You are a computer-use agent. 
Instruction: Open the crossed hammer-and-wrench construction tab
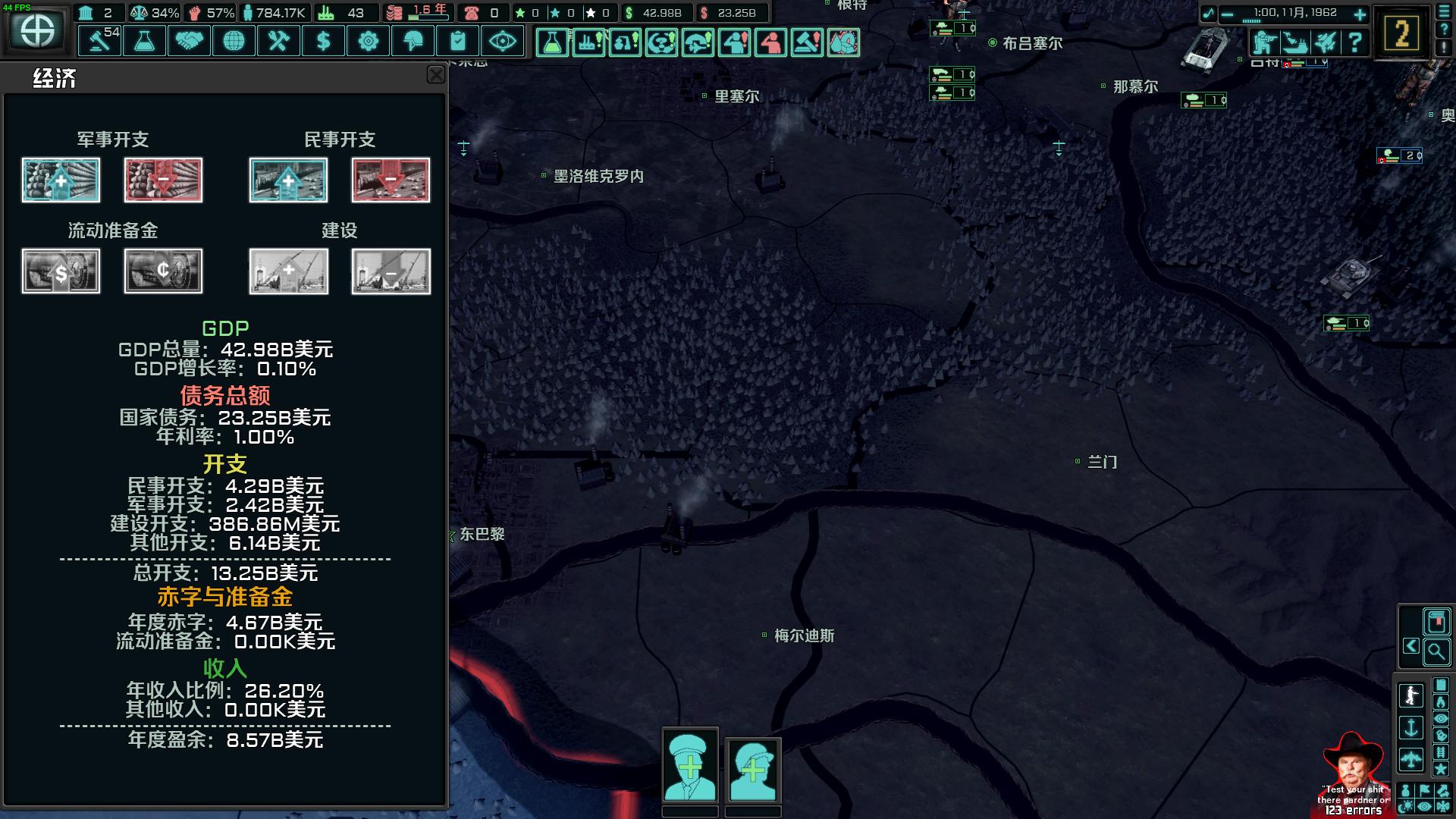278,41
